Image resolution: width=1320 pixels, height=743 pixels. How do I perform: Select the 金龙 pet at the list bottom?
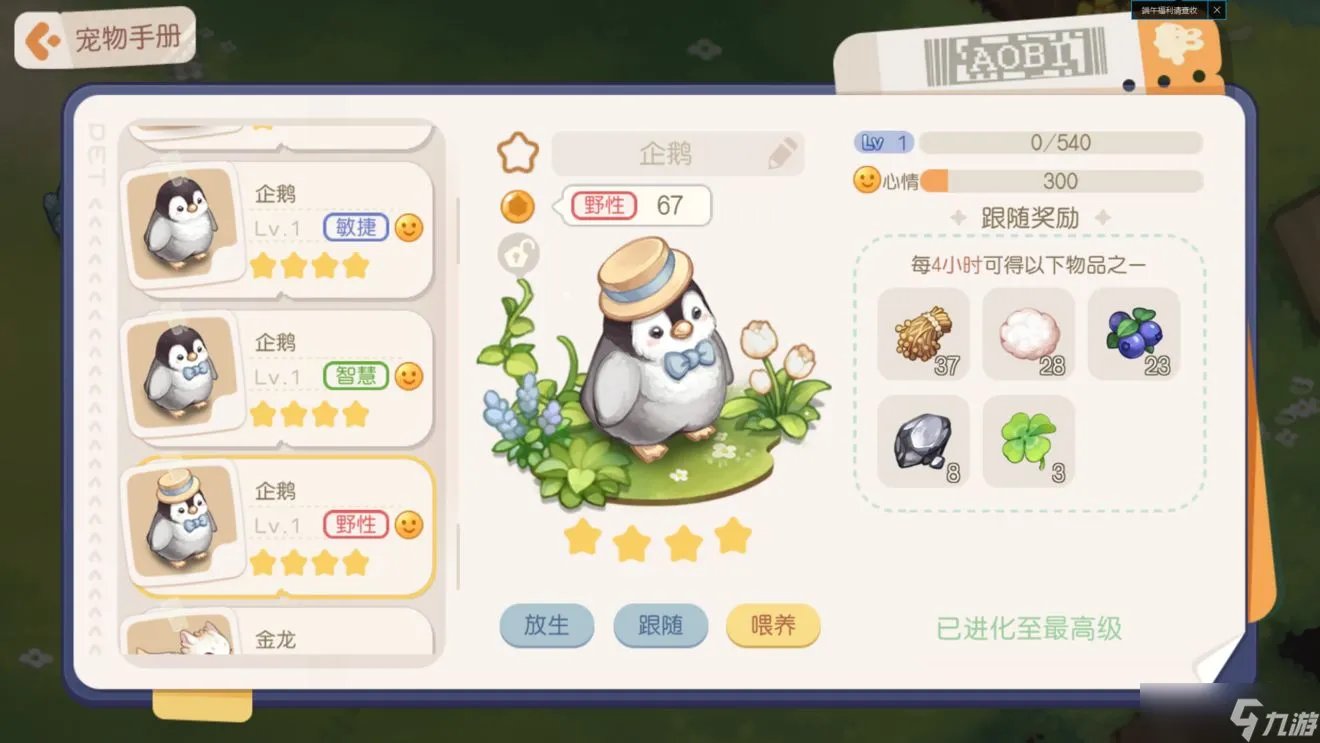[278, 638]
